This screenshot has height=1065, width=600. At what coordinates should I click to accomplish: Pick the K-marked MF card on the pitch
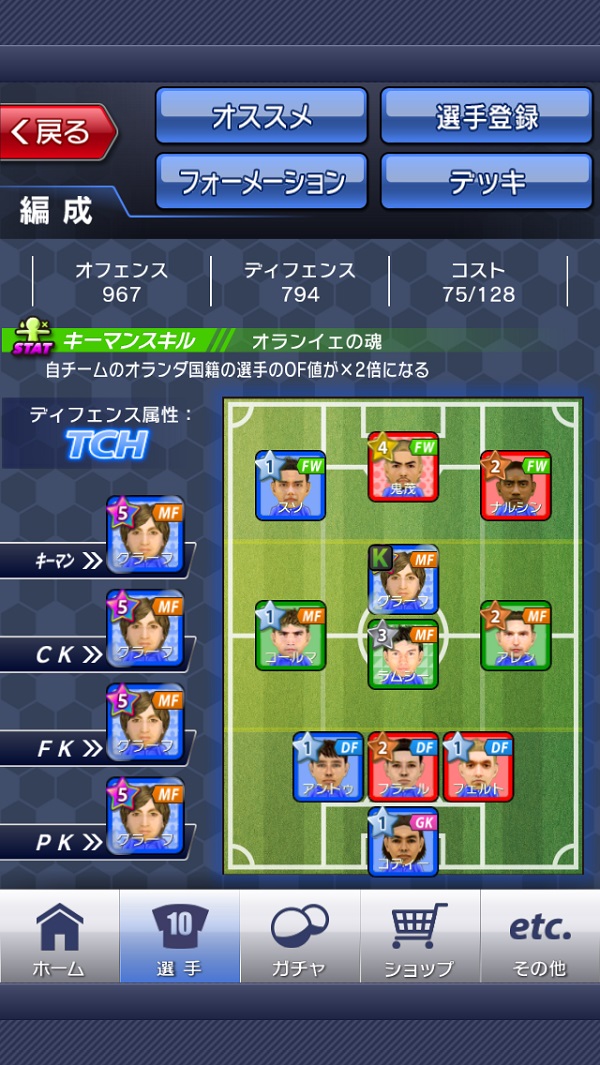coord(403,580)
